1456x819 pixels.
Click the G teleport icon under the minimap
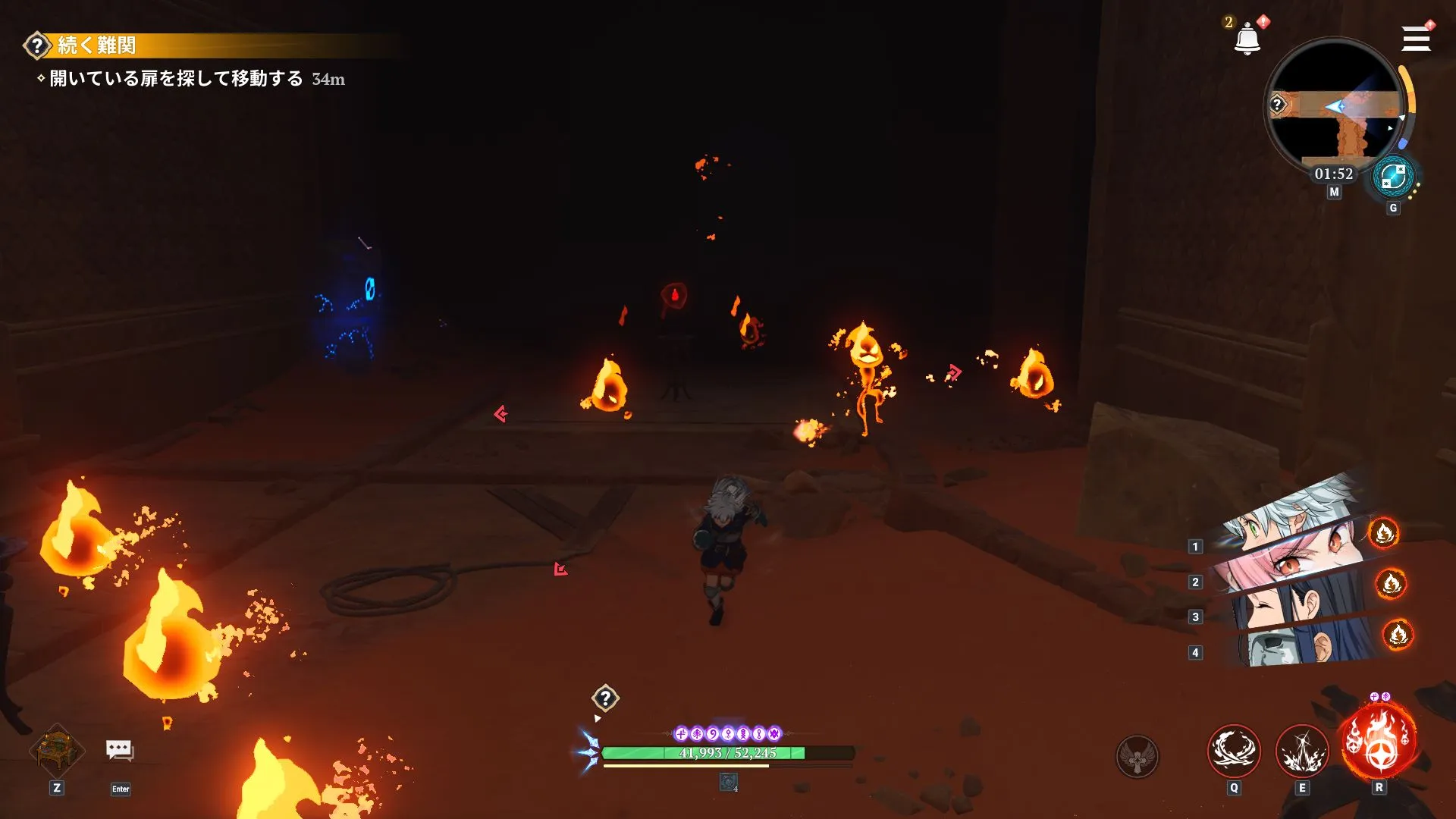coord(1394,177)
